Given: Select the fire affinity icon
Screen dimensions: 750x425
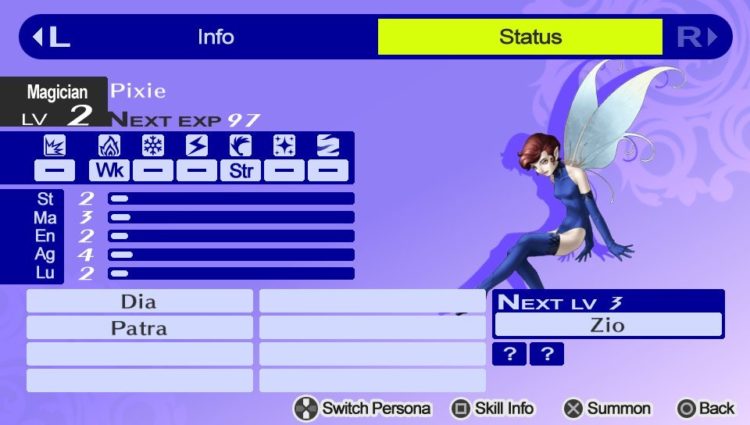Looking at the screenshot, I should tap(110, 146).
